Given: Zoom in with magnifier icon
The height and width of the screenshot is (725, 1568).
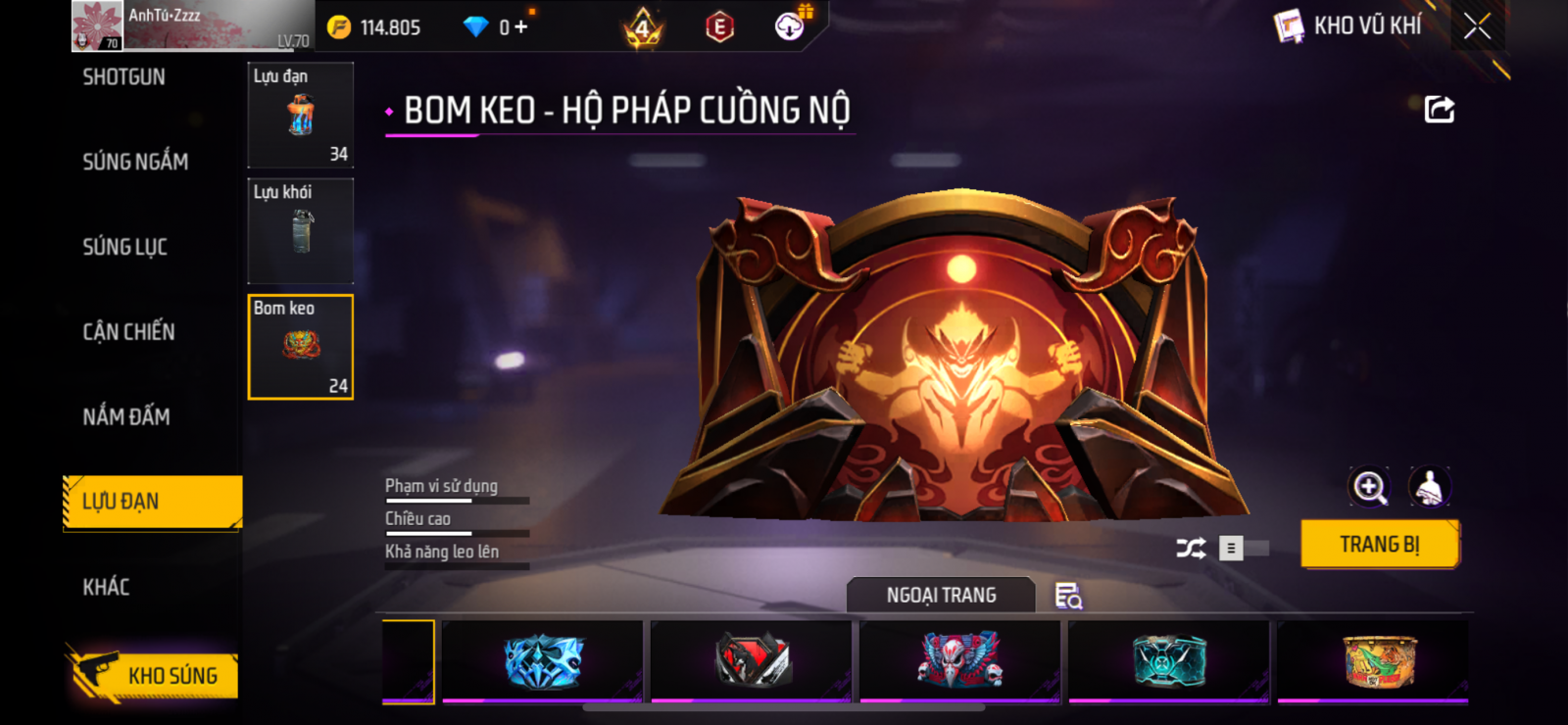Looking at the screenshot, I should click(1369, 487).
